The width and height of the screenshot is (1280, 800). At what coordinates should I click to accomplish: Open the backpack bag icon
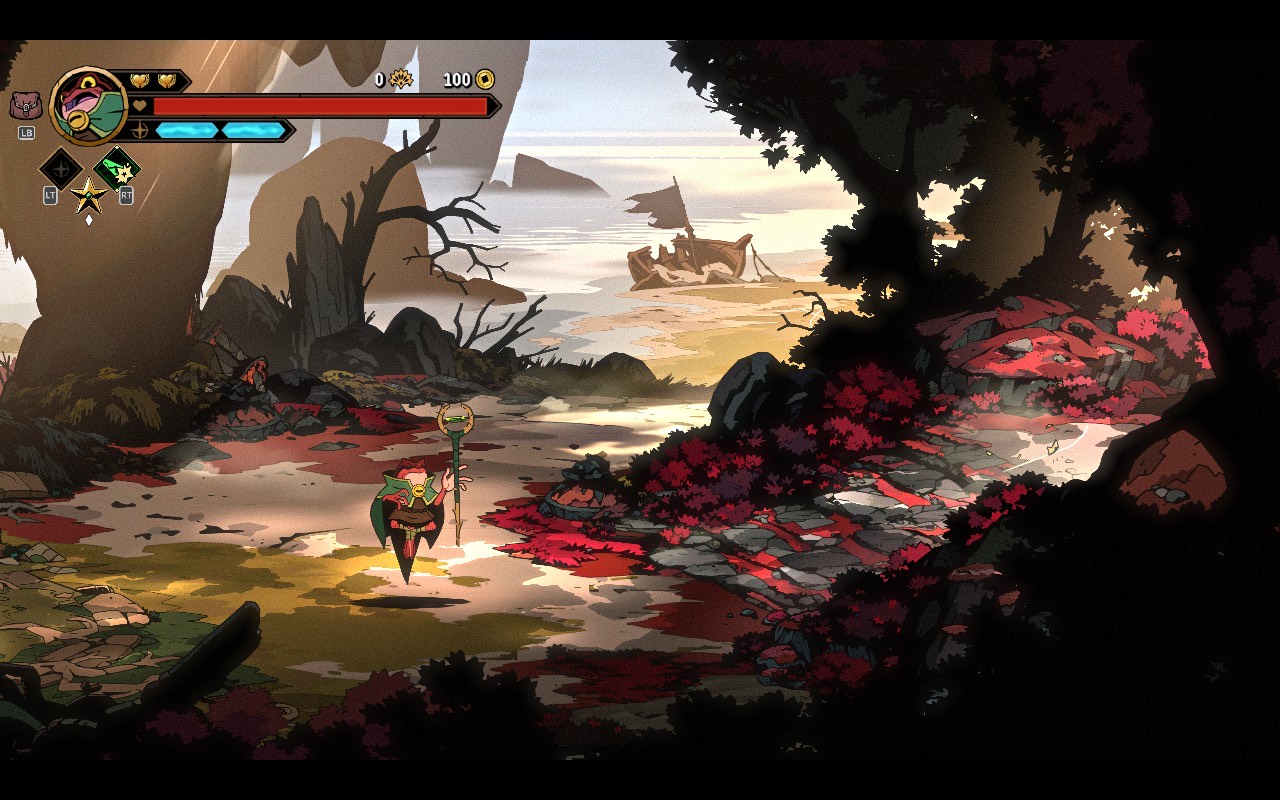click(25, 105)
